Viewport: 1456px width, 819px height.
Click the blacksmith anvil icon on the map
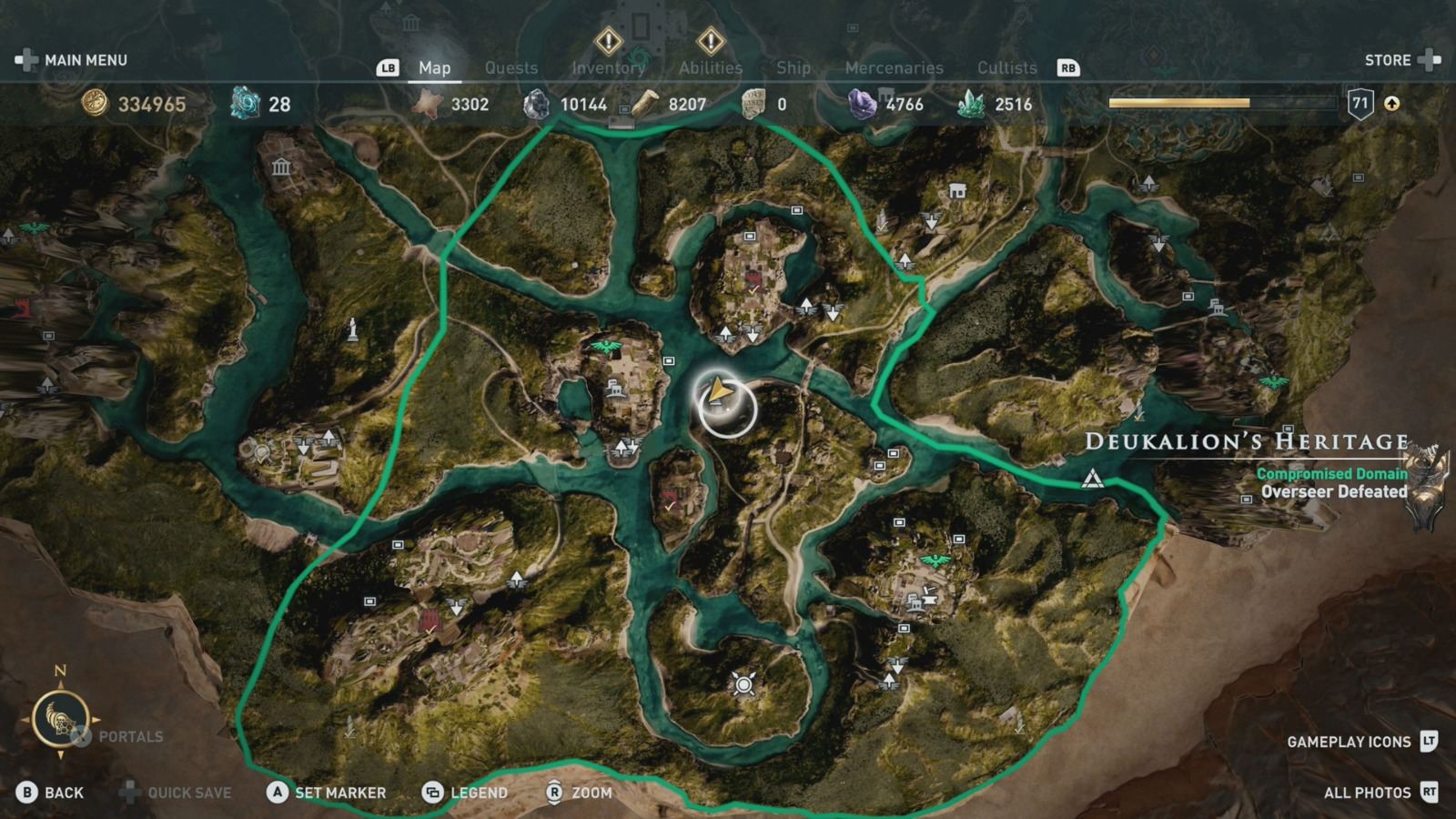(x=932, y=599)
